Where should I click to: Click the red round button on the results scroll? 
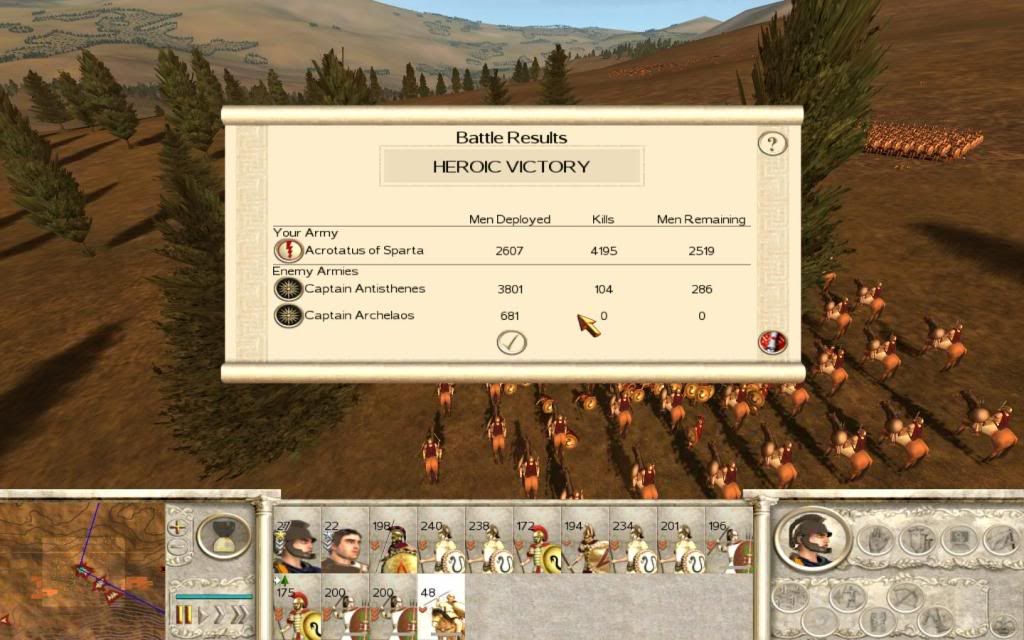772,342
